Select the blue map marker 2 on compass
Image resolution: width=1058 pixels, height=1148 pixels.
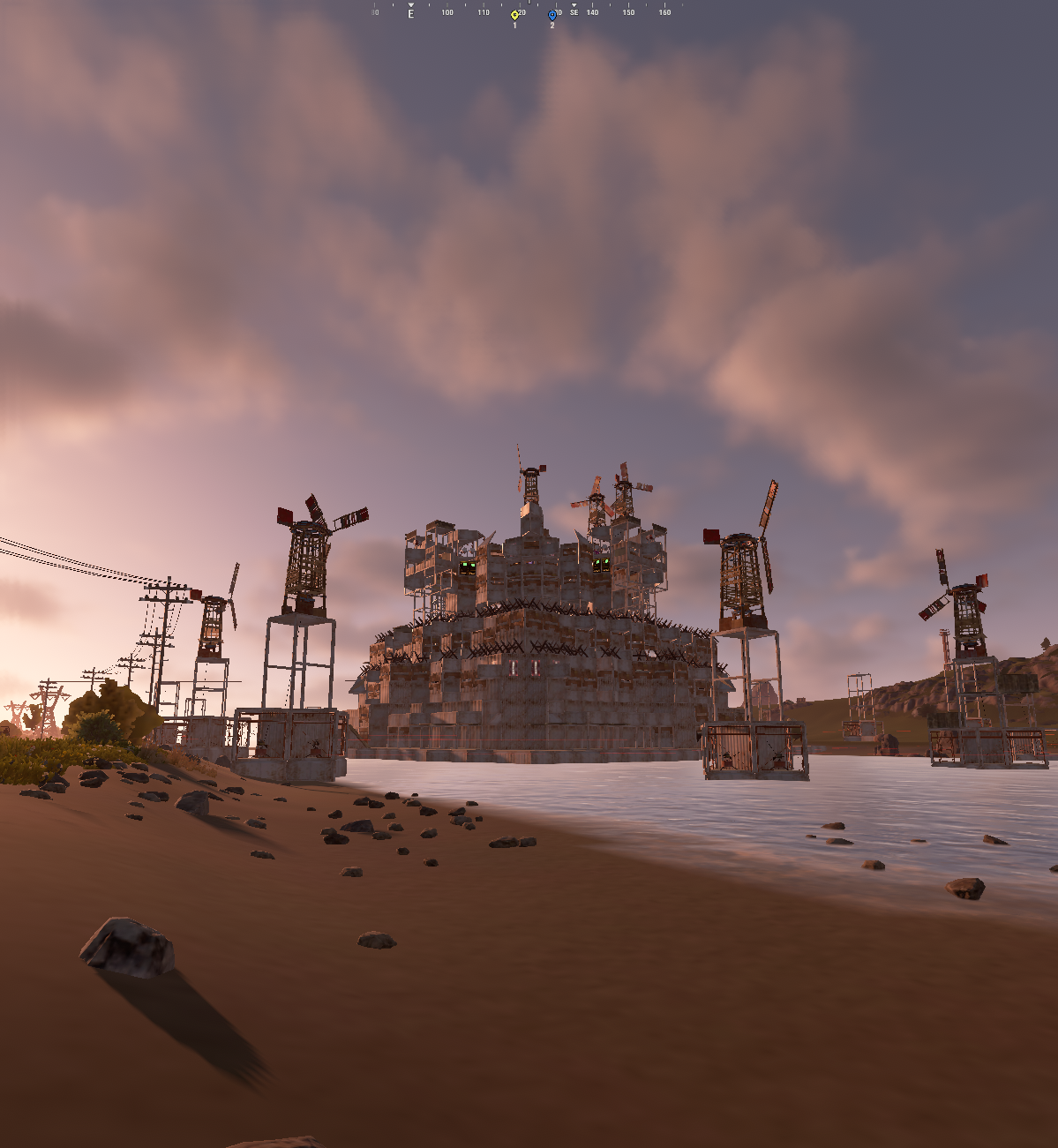[552, 14]
